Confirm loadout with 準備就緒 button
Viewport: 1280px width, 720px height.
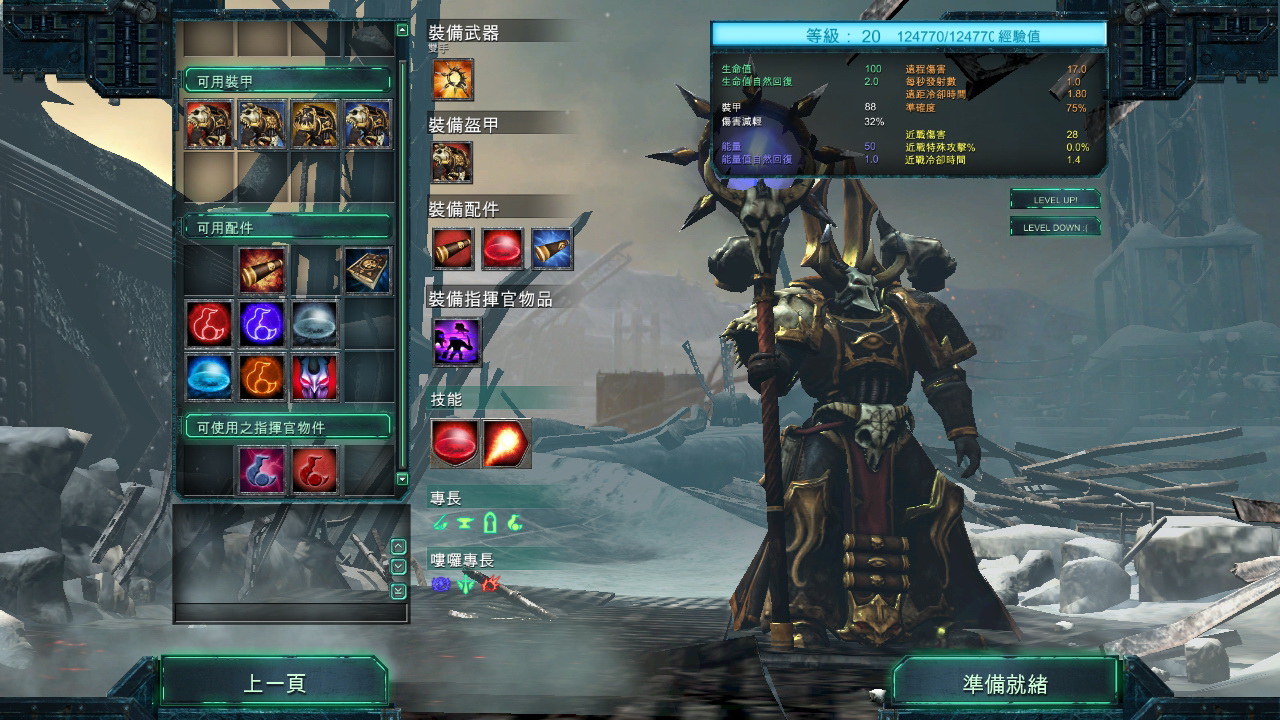pos(1004,684)
